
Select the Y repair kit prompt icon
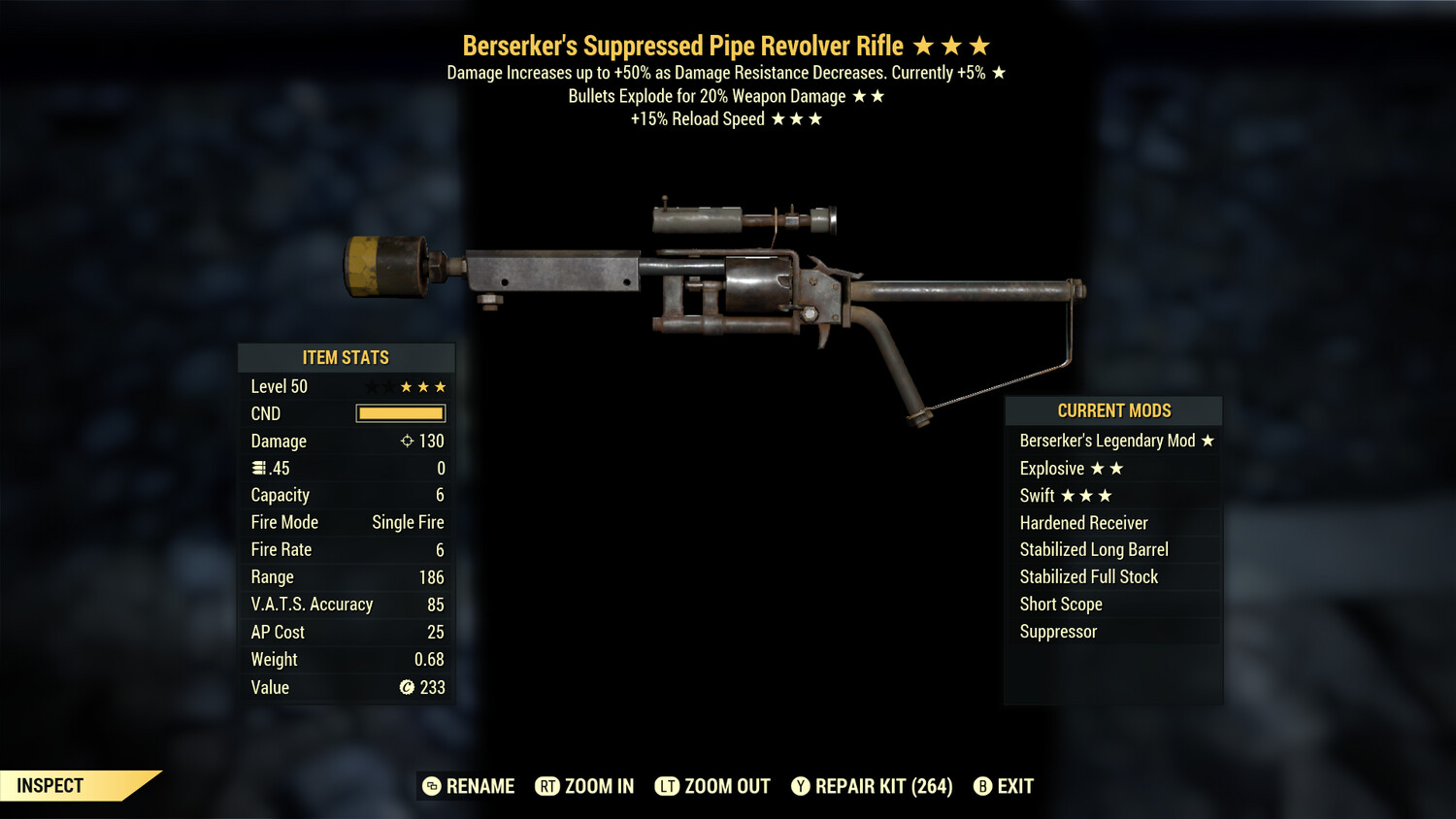(x=801, y=787)
